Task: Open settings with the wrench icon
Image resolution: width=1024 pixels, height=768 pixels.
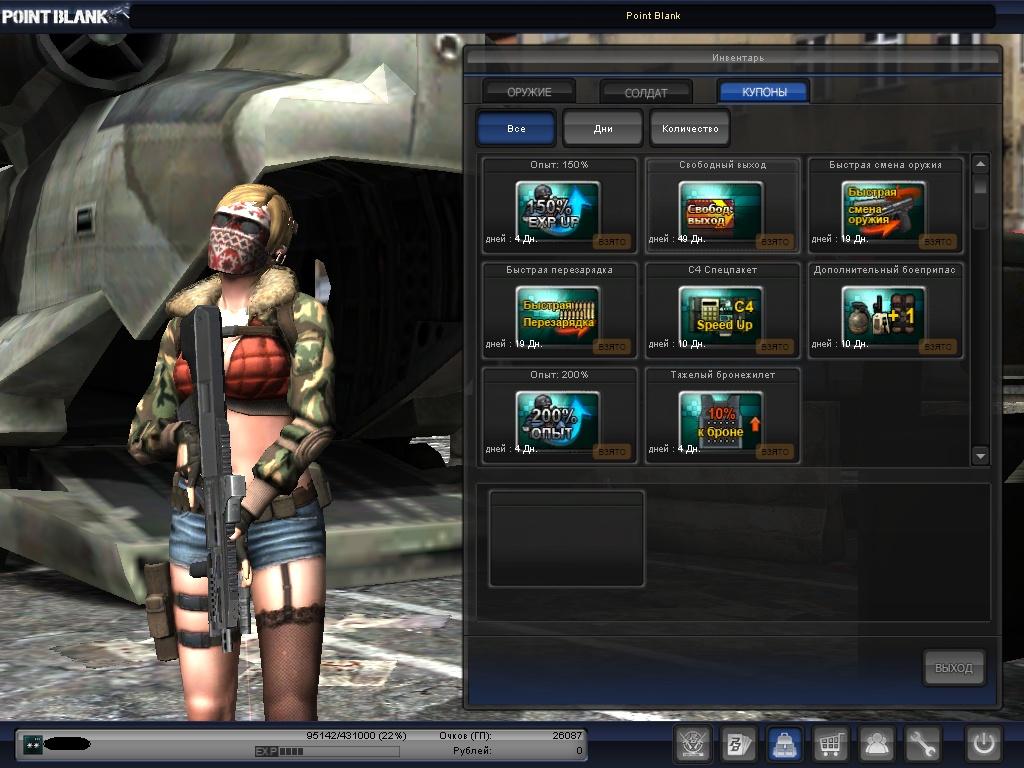Action: (923, 744)
